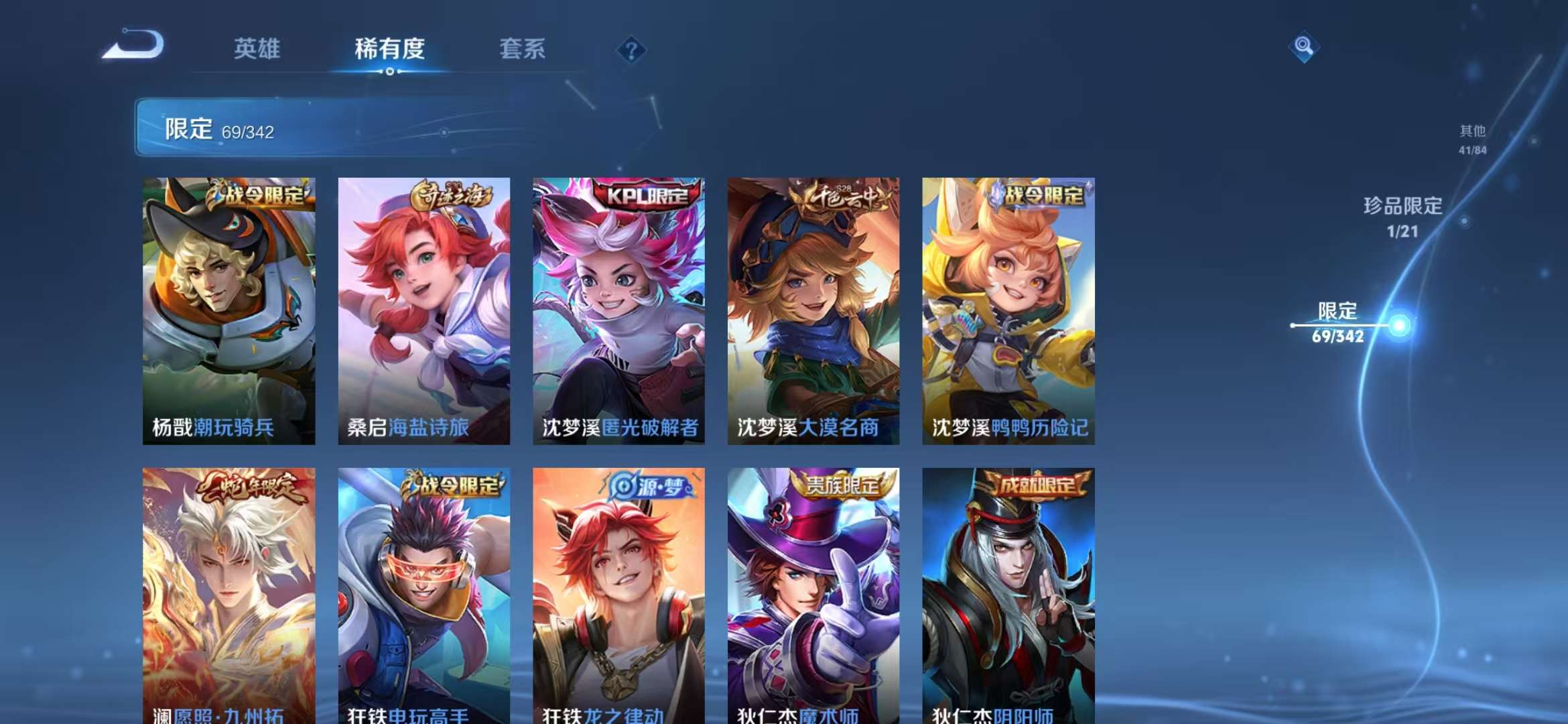Switch to the 套系 tab
This screenshot has height=724, width=1568.
[521, 50]
